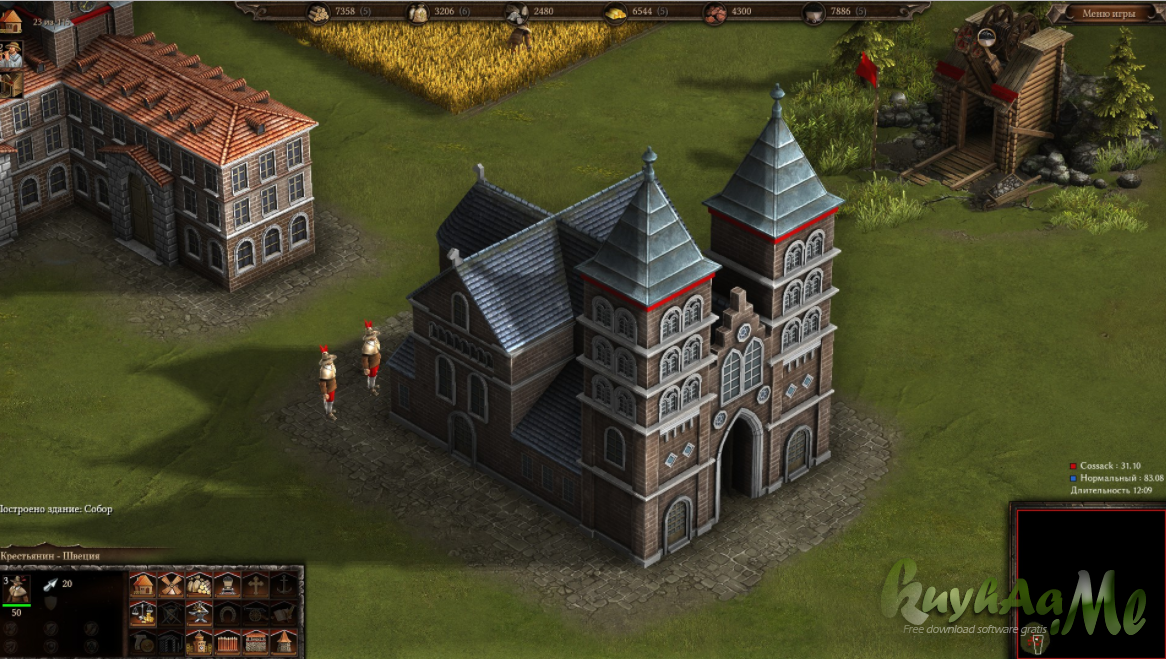Image resolution: width=1166 pixels, height=659 pixels.
Task: Choose the market scales build icon
Action: (143, 613)
